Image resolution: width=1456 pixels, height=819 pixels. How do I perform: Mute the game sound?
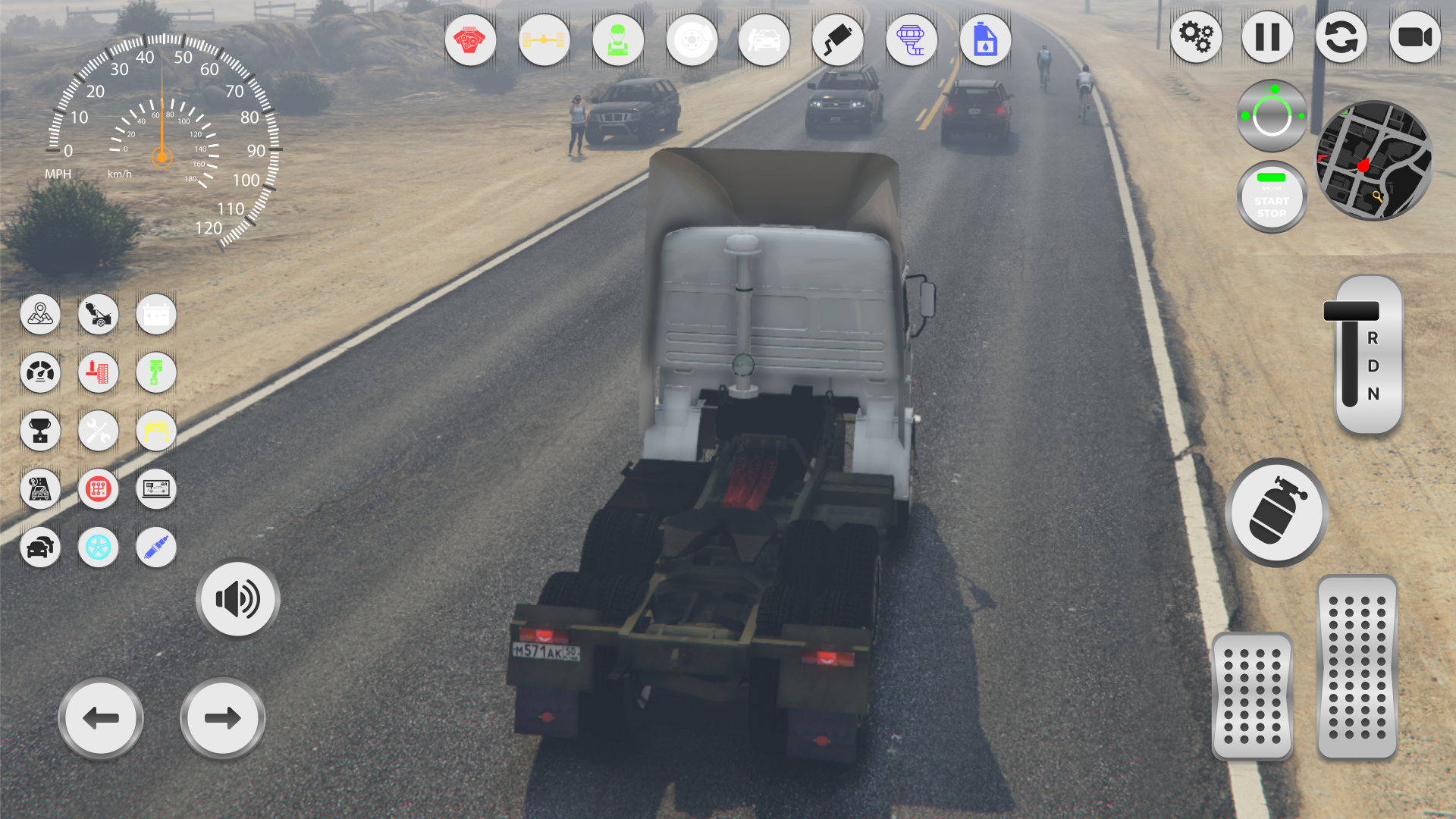pos(237,599)
